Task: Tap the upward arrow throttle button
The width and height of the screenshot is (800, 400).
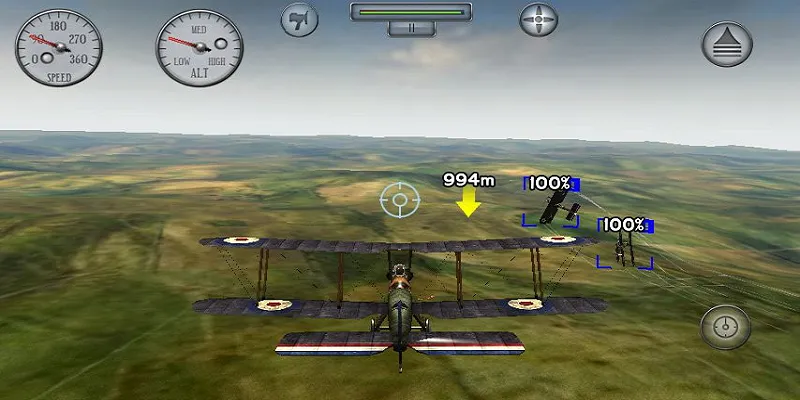Action: (721, 43)
